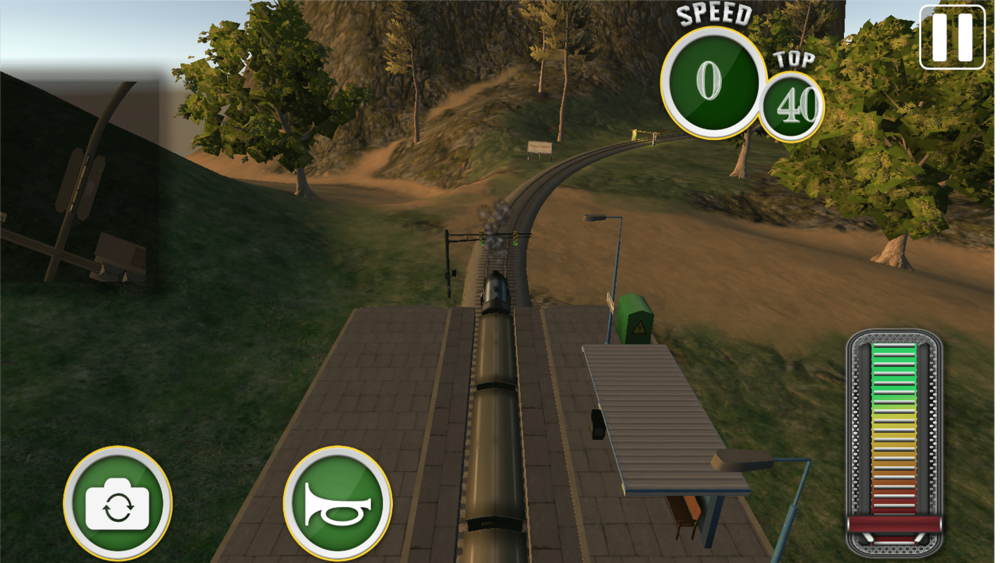Switch camera view with the camera button

pos(118,504)
